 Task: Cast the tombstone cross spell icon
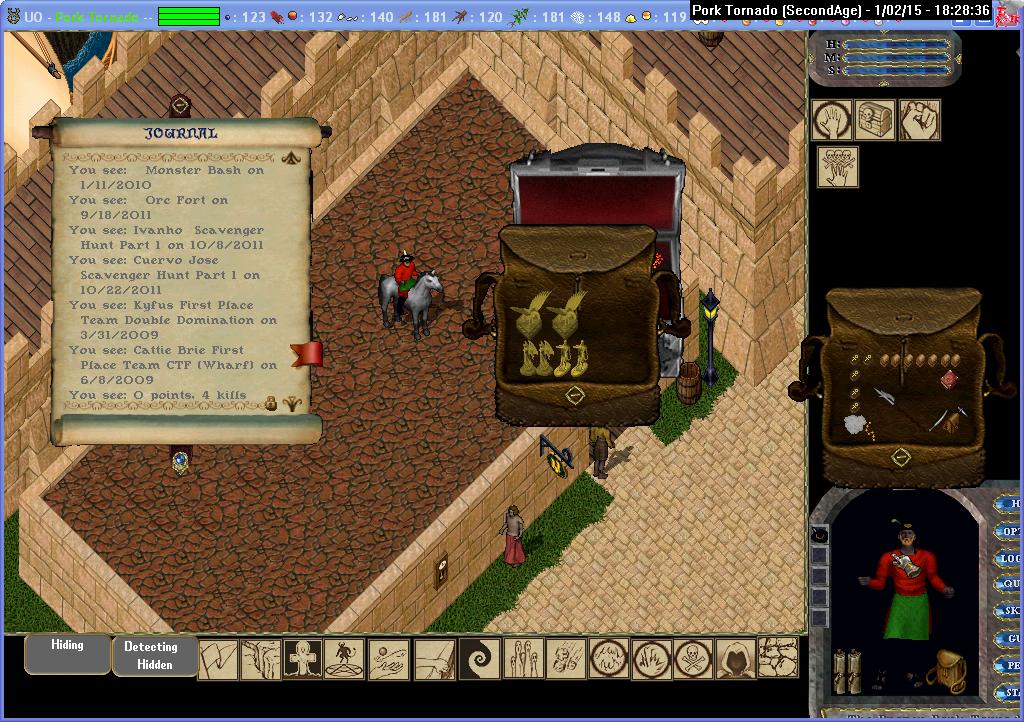pos(303,659)
